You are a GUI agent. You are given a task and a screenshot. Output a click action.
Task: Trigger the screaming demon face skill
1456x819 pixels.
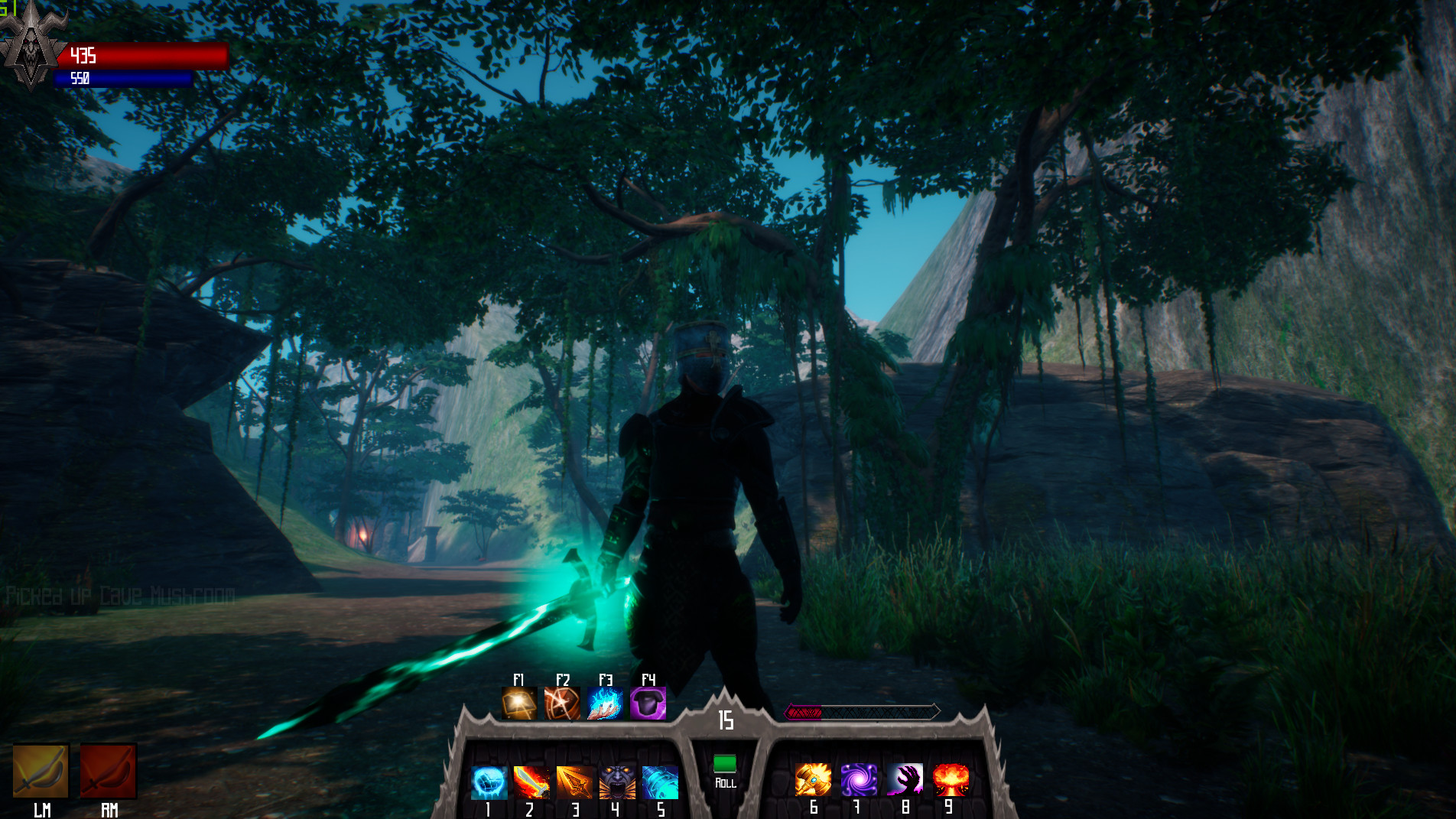(617, 782)
